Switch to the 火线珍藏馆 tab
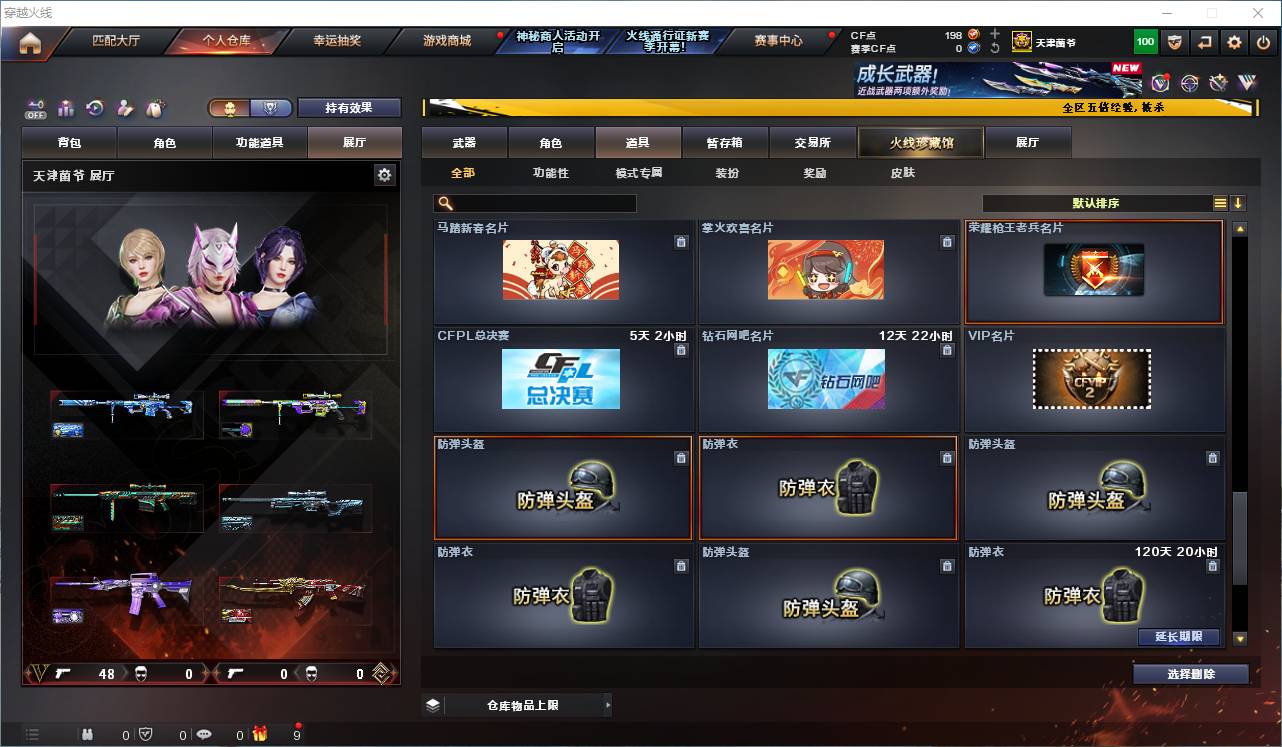The width and height of the screenshot is (1282, 747). 920,142
